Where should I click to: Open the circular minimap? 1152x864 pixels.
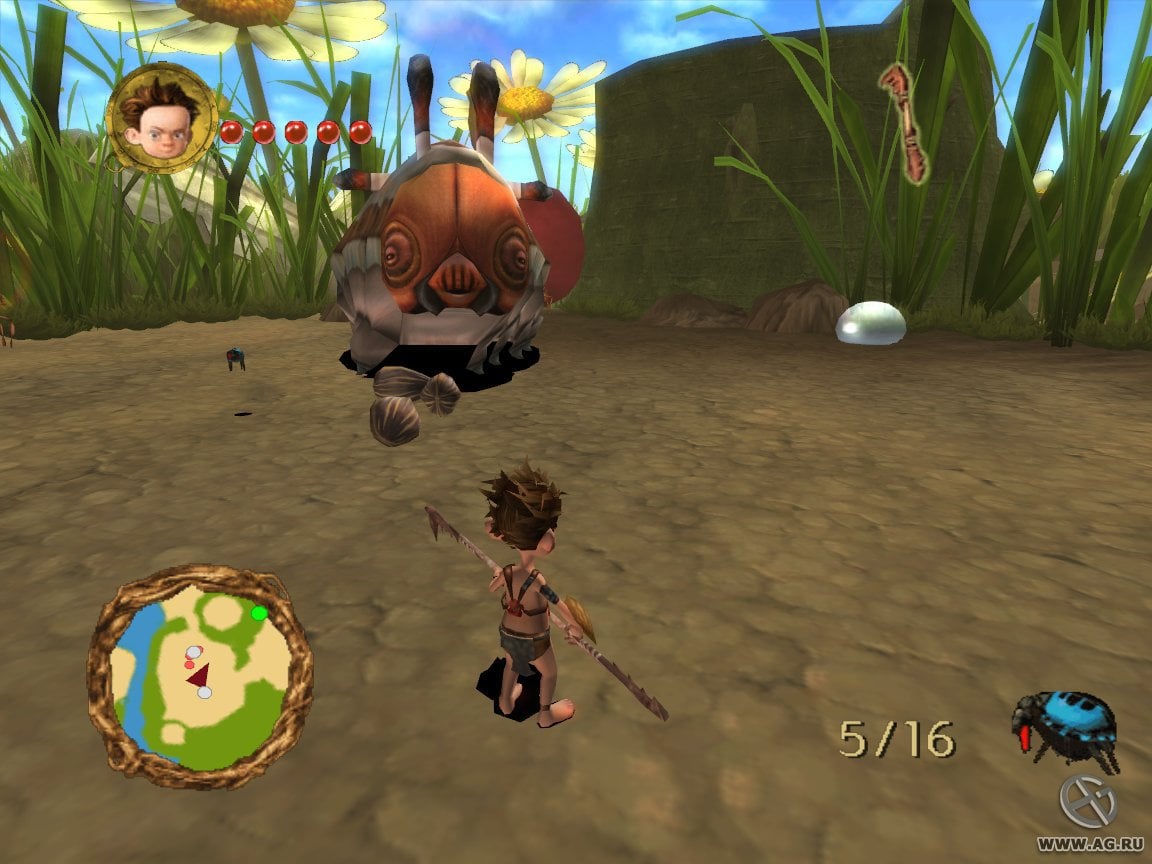click(200, 678)
